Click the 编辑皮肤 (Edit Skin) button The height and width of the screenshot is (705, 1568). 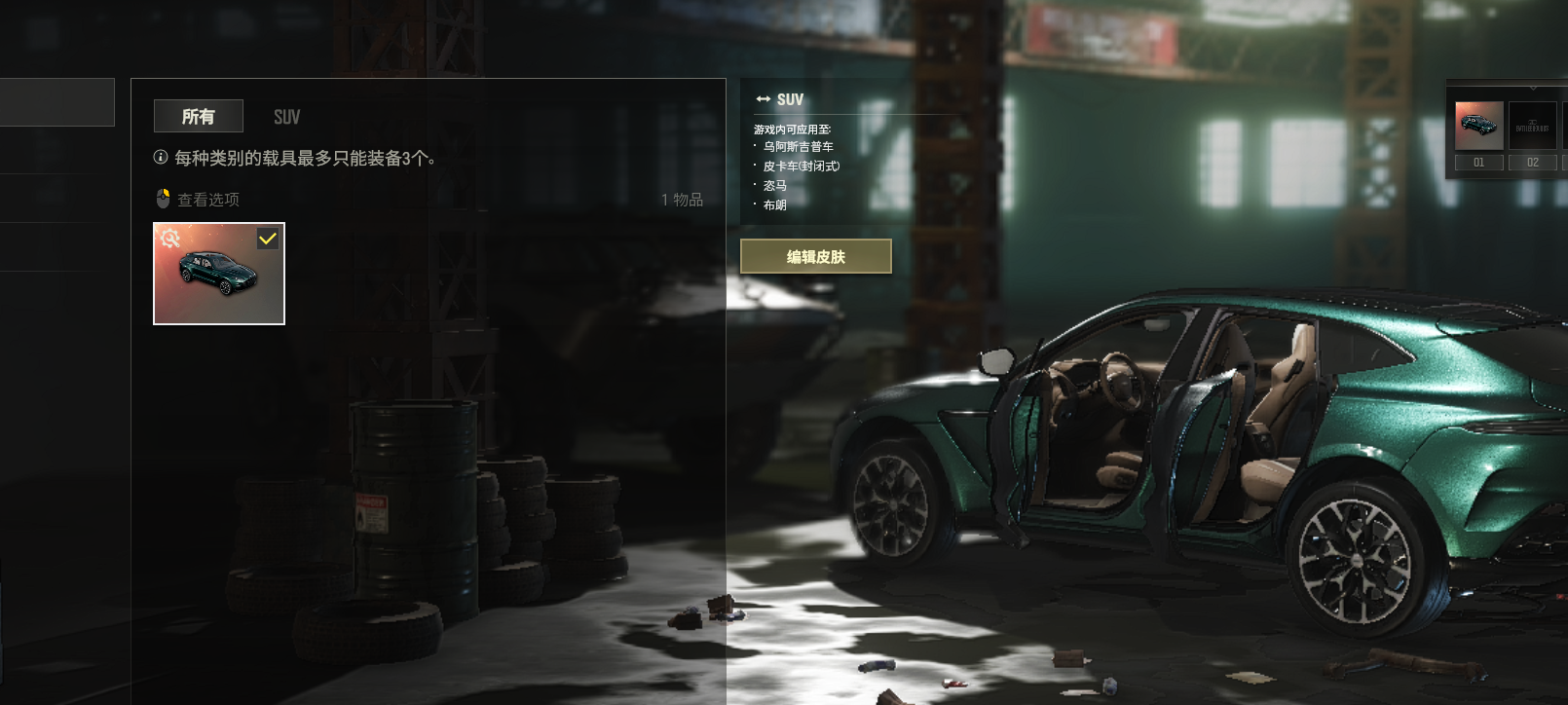815,257
